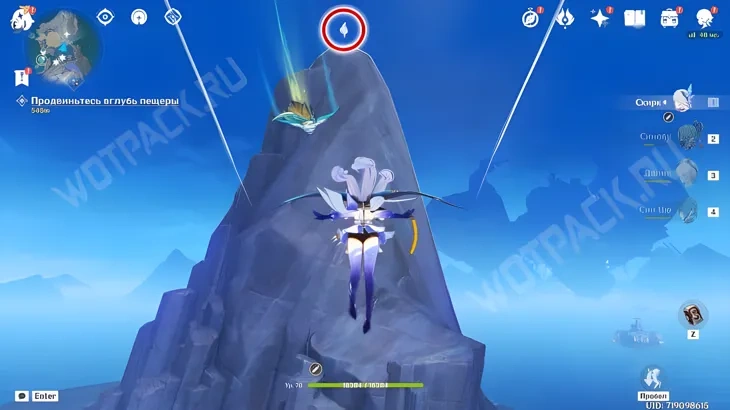
Task: Open the compass events icon
Action: point(531,18)
